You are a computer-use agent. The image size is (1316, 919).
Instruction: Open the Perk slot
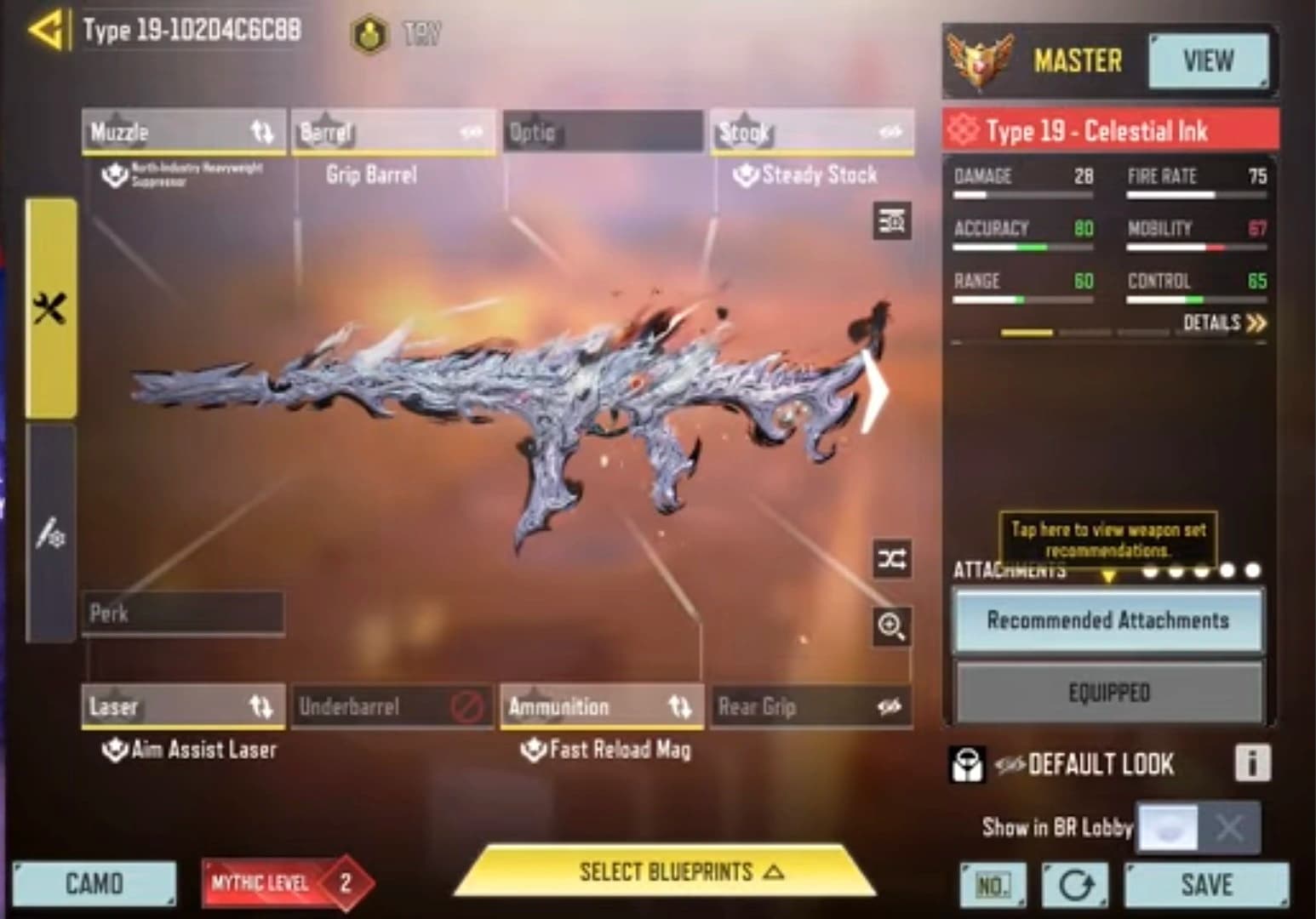click(183, 613)
